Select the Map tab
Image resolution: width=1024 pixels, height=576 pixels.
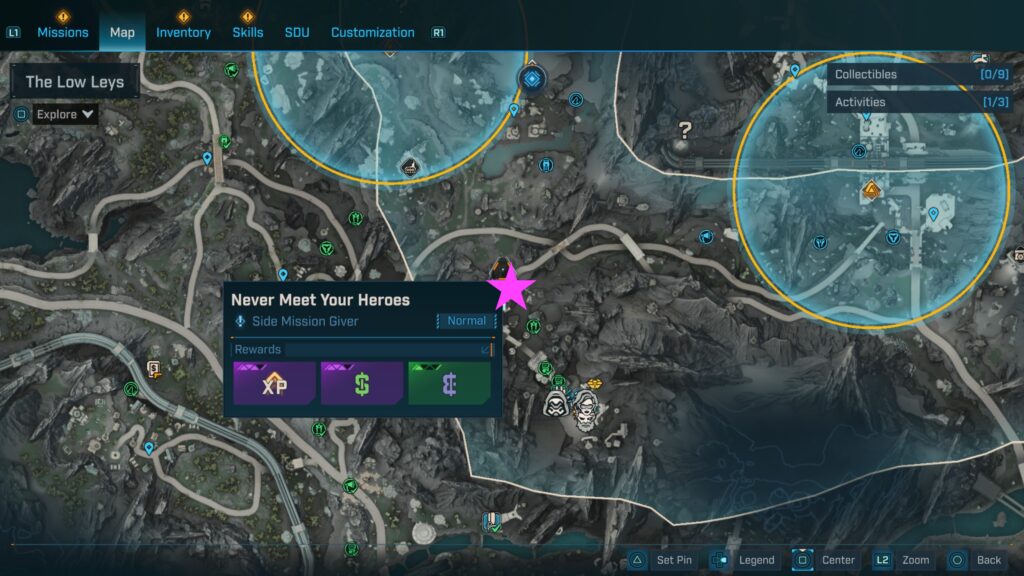pyautogui.click(x=122, y=32)
